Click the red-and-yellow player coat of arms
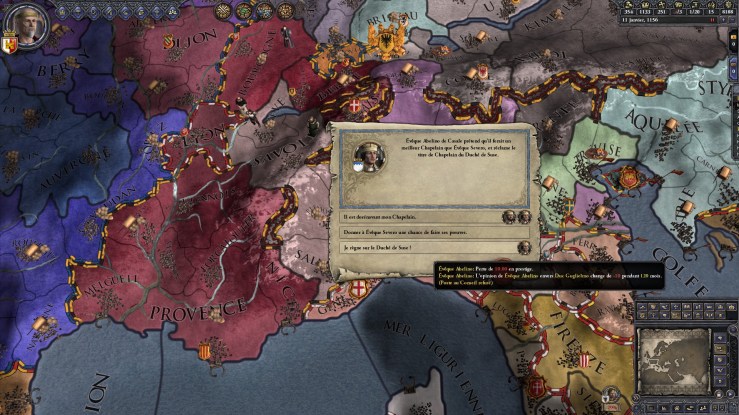This screenshot has height=415, width=739. click(x=11, y=45)
